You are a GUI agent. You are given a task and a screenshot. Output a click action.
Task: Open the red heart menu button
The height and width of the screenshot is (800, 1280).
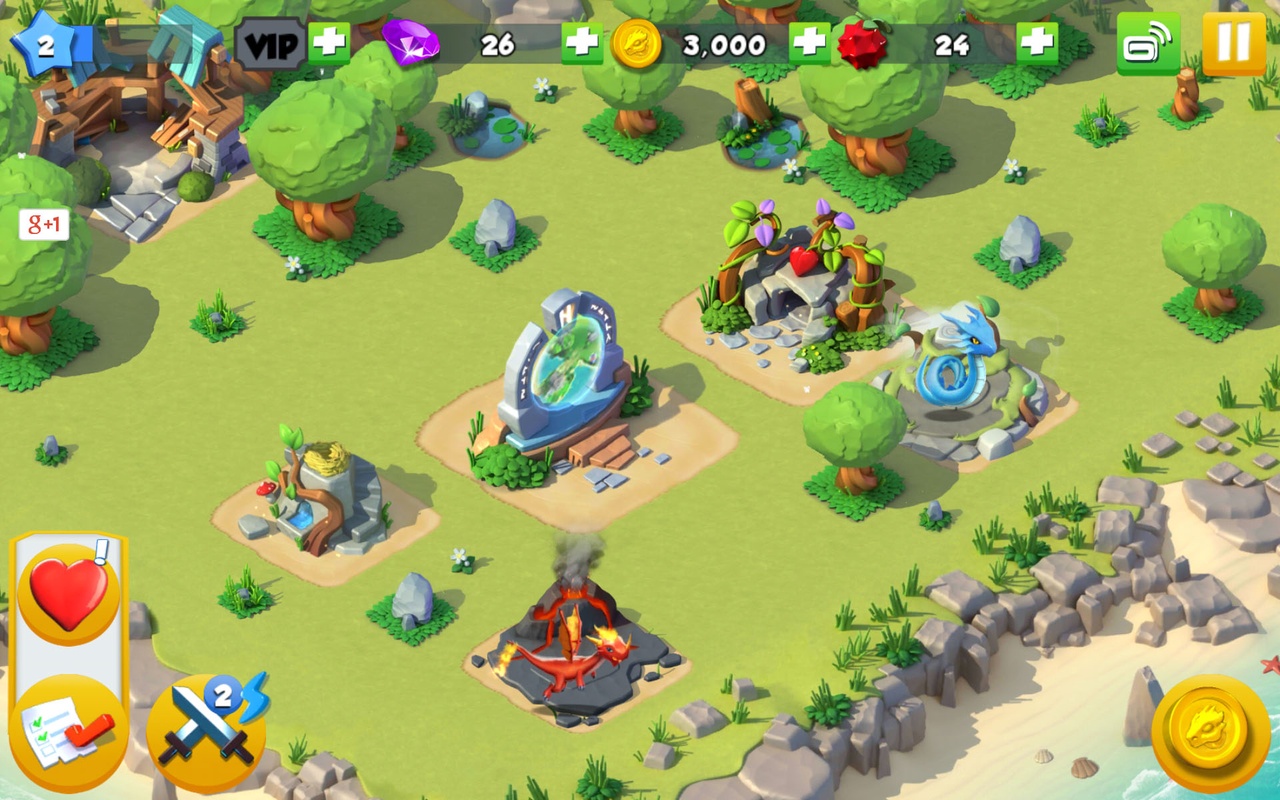point(68,594)
